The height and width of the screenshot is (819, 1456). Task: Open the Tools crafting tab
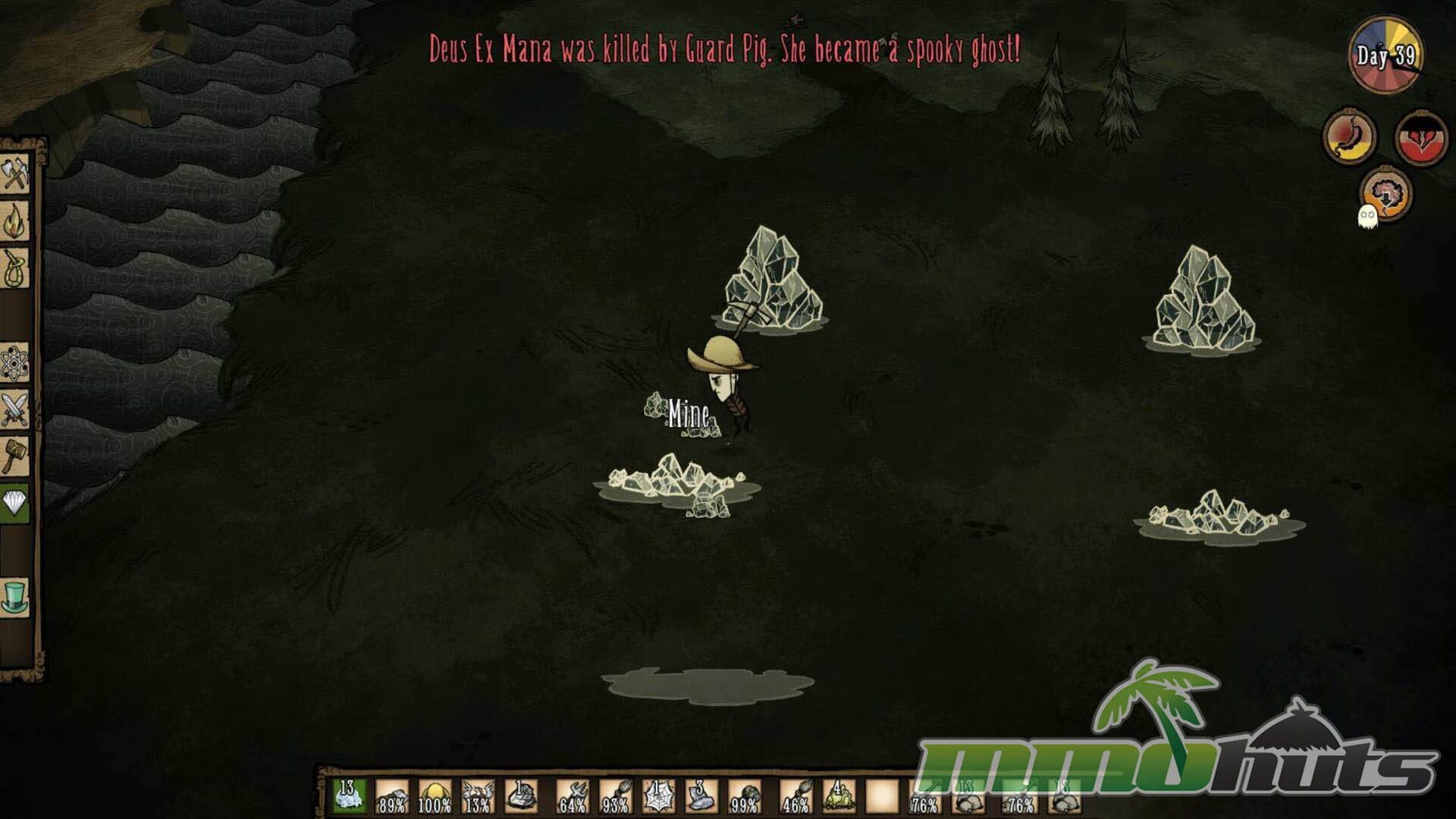click(x=14, y=174)
